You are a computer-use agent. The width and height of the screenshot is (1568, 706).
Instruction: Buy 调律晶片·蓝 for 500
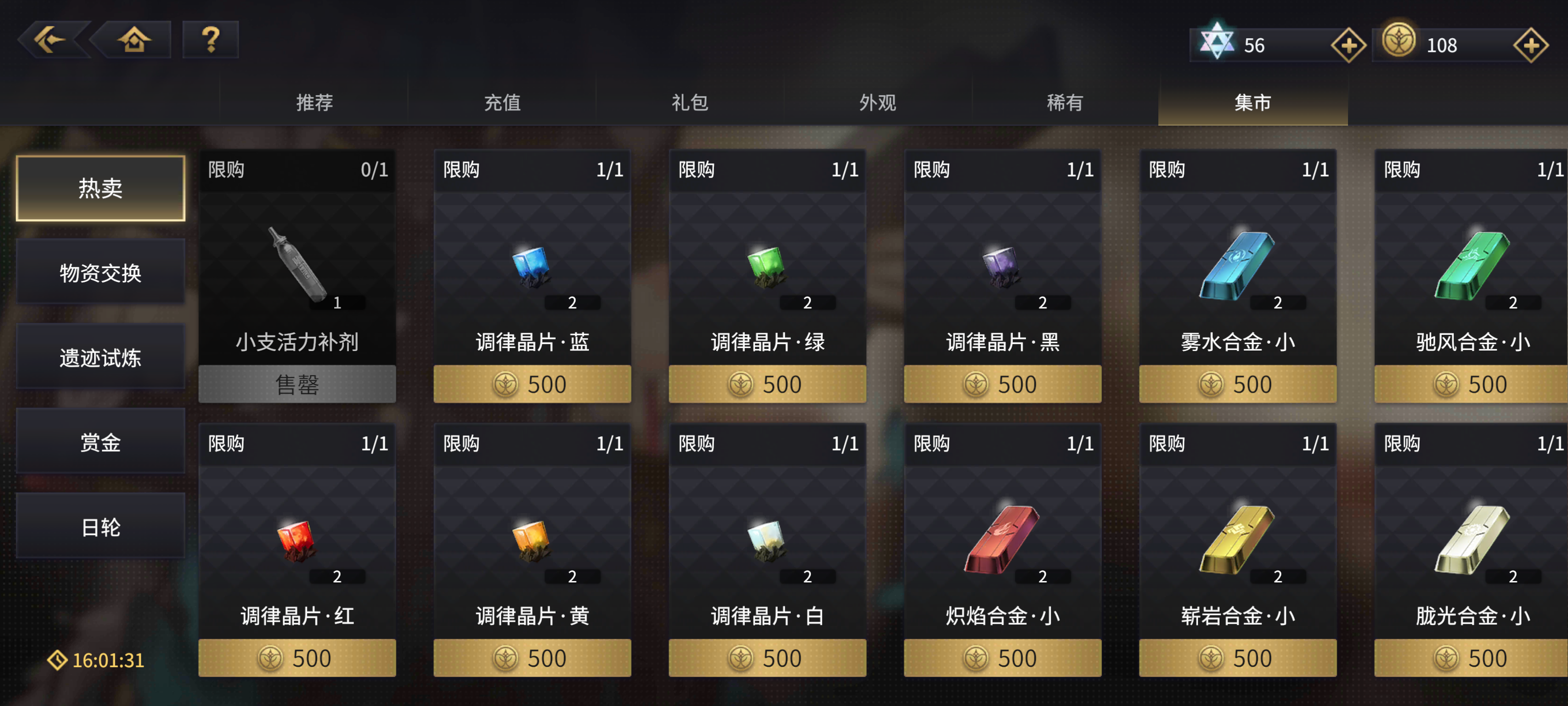[x=532, y=384]
